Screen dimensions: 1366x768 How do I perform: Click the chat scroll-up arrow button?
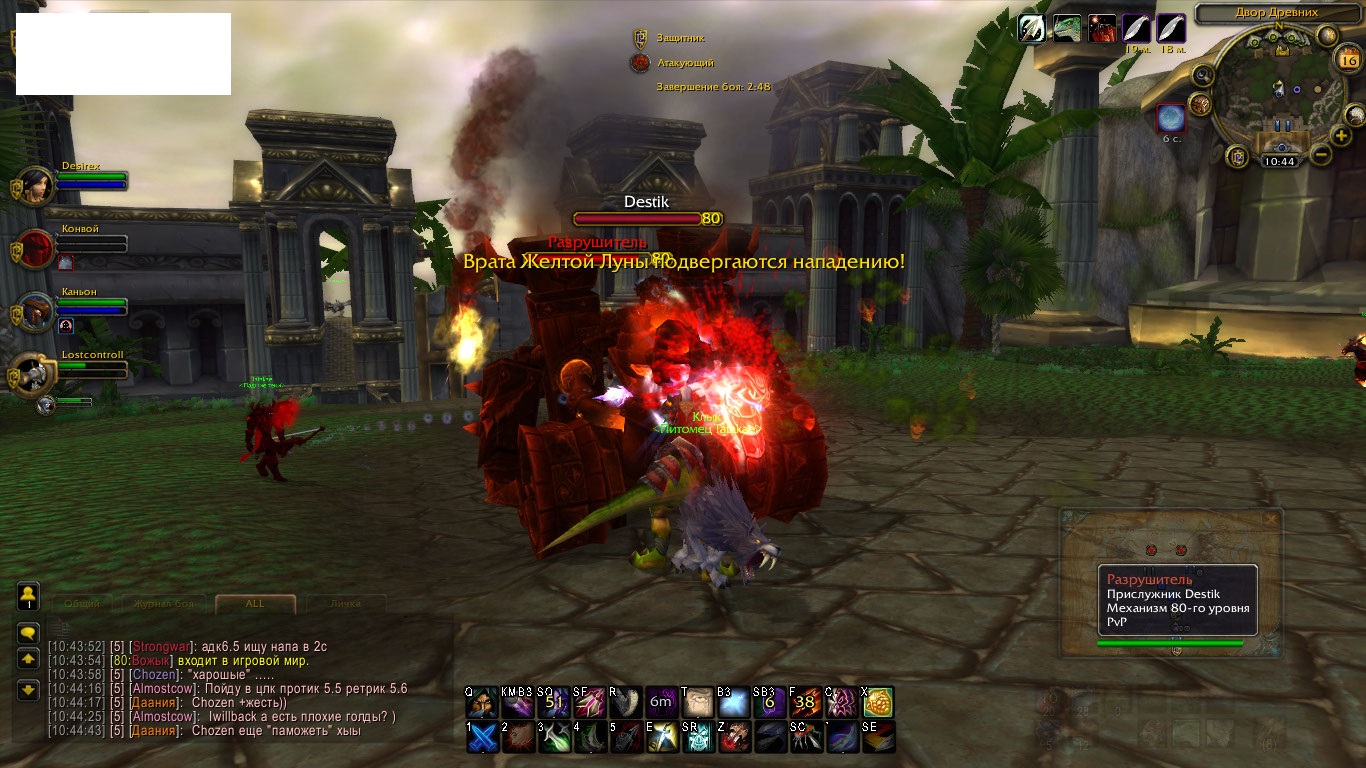(x=29, y=659)
